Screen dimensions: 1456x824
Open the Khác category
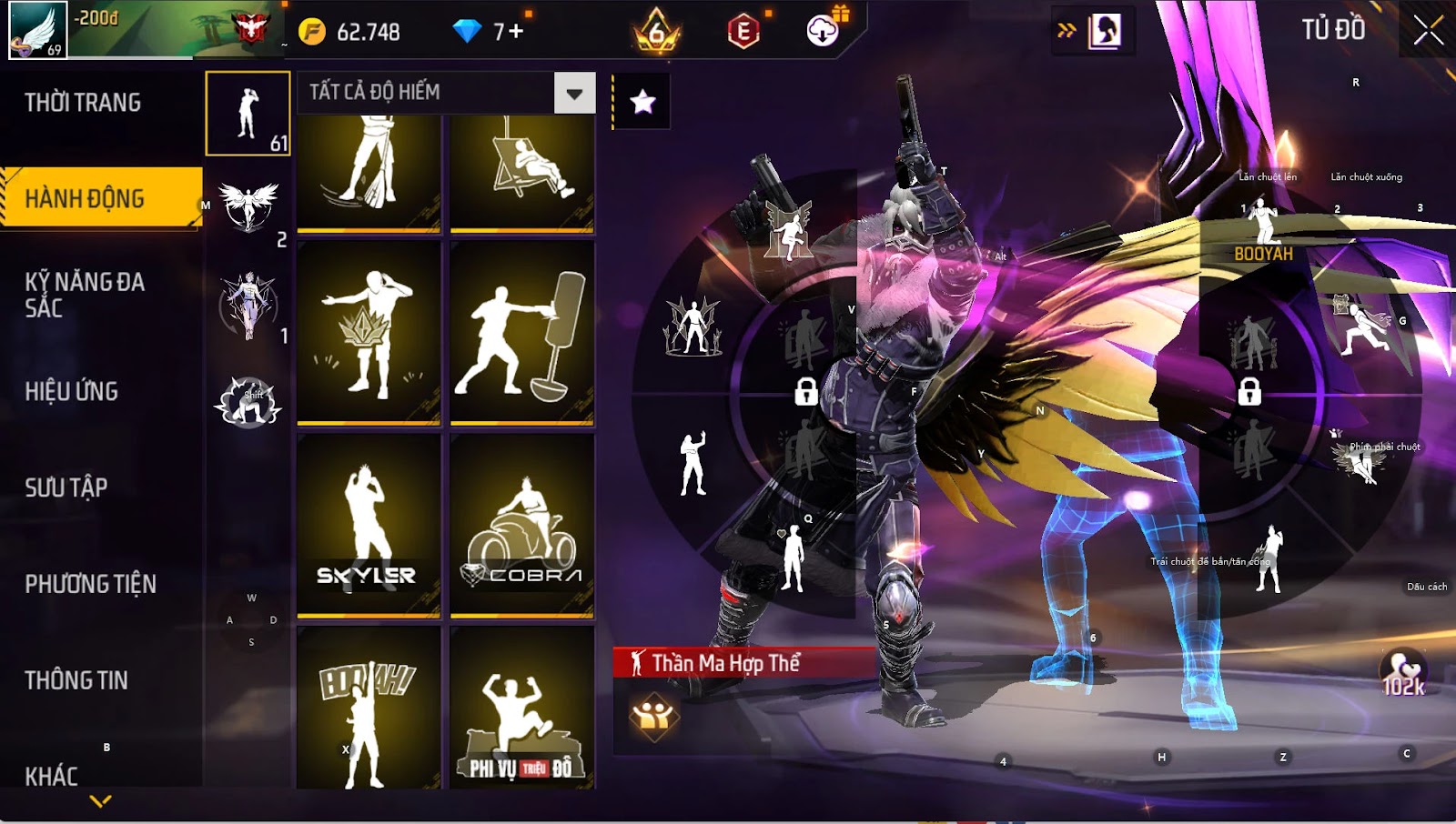(x=52, y=776)
